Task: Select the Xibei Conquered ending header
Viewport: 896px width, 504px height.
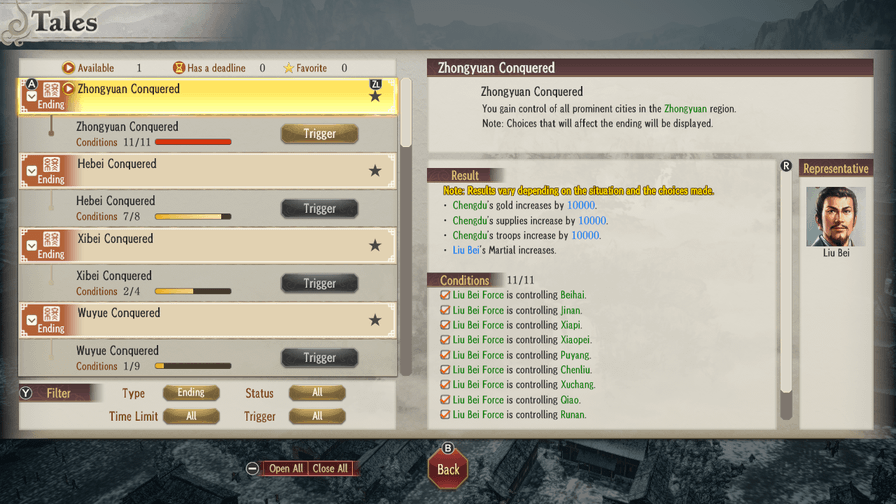Action: point(200,245)
